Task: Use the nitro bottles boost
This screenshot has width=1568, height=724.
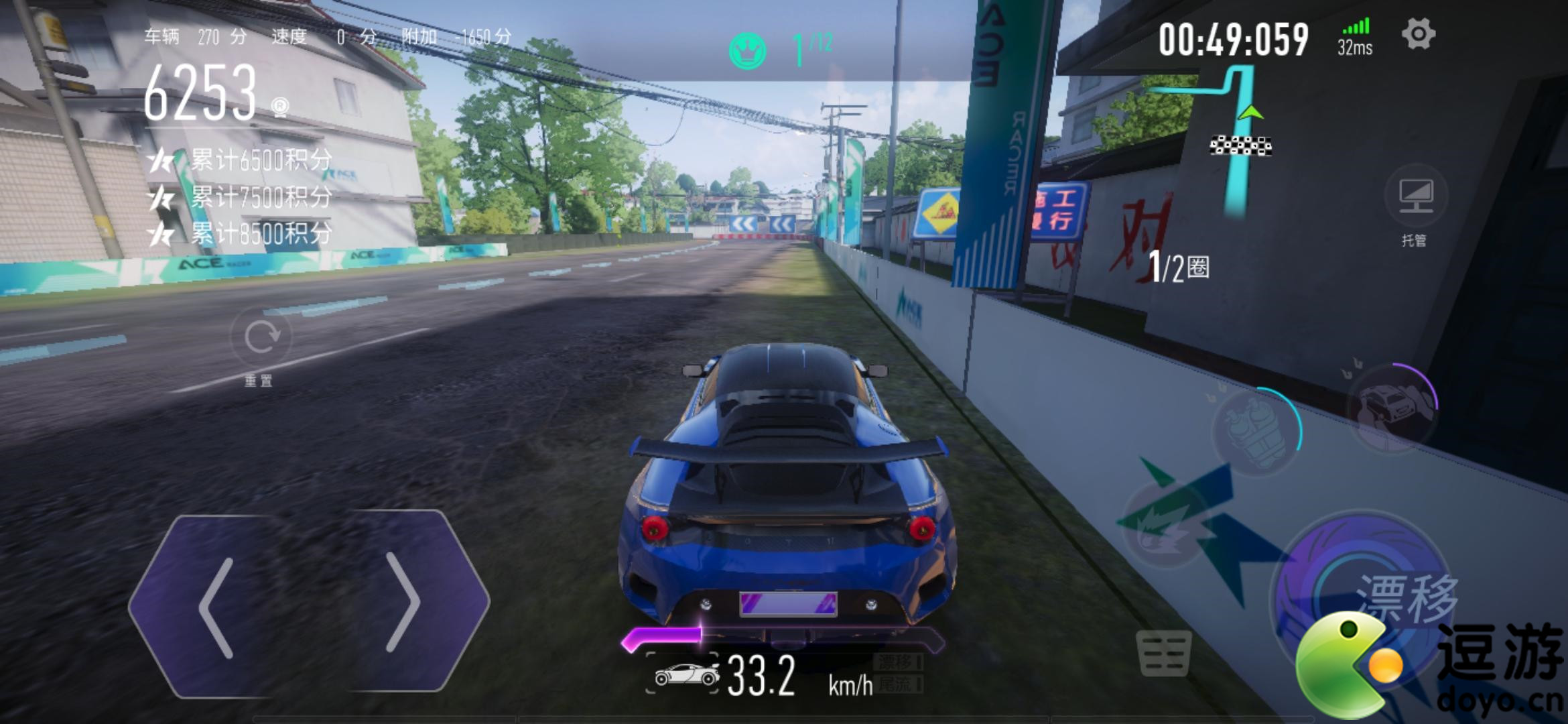Action: point(1254,431)
